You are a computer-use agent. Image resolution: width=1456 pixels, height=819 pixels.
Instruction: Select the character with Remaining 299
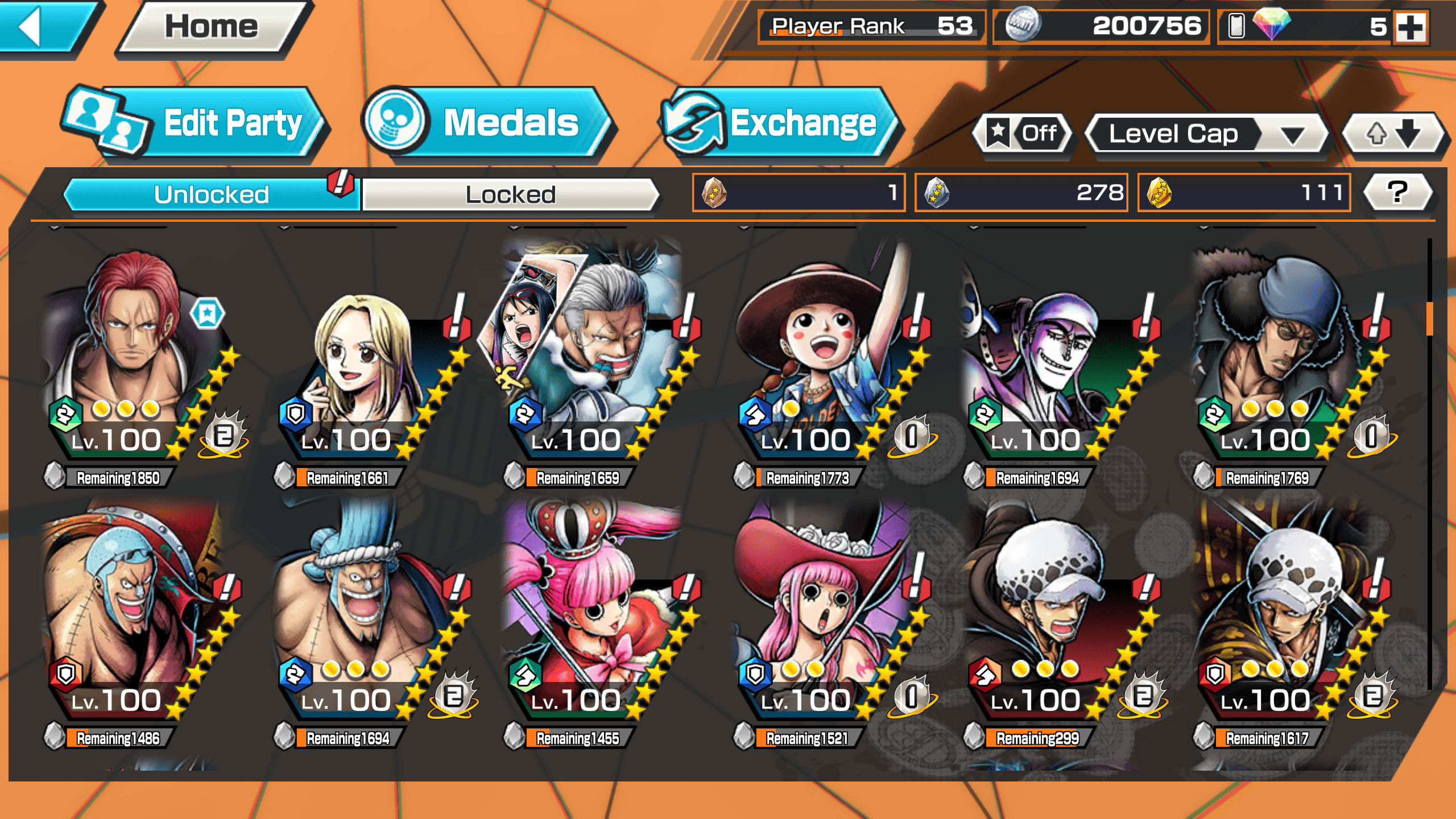(x=1052, y=620)
